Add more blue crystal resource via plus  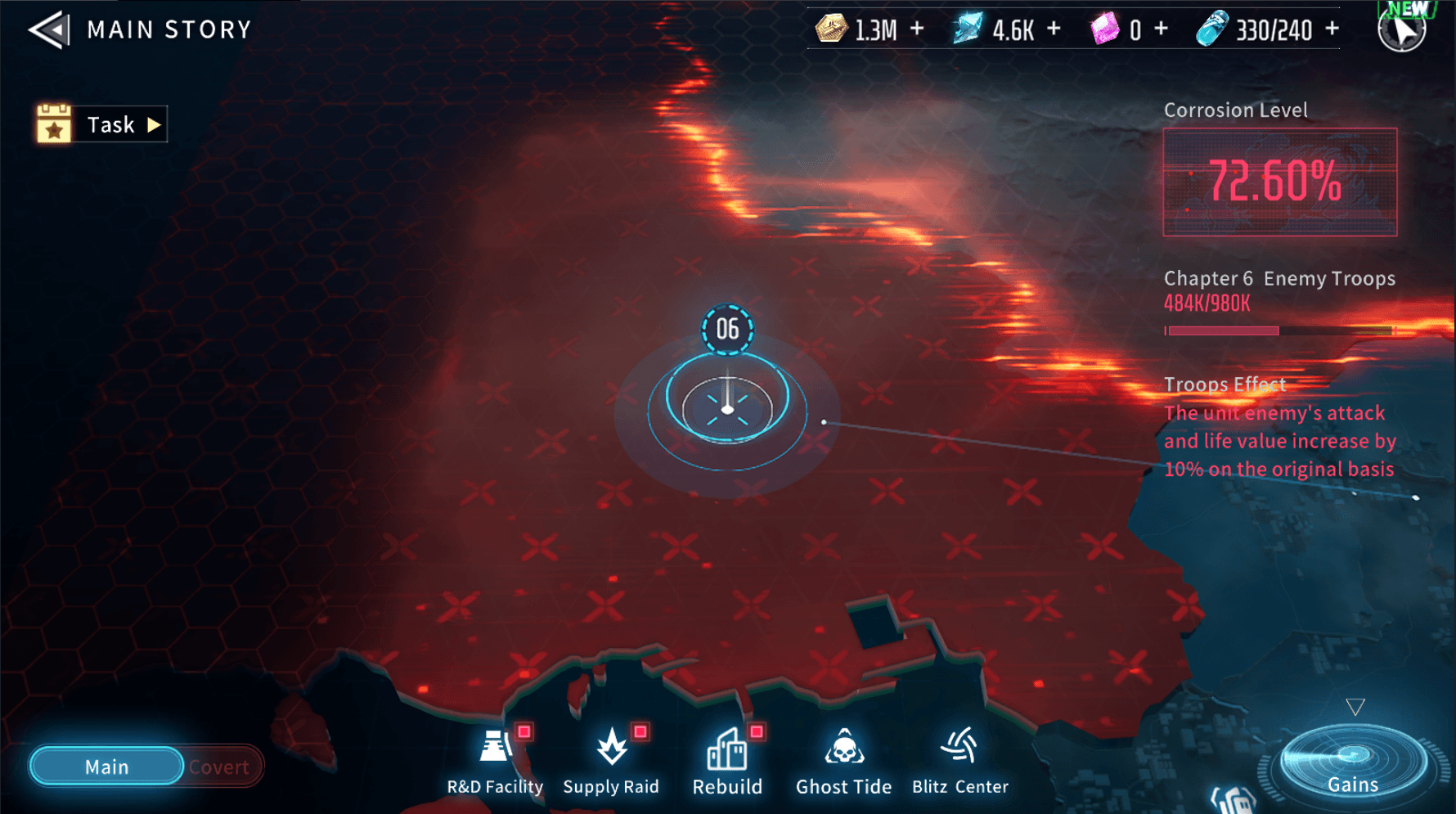click(1054, 29)
